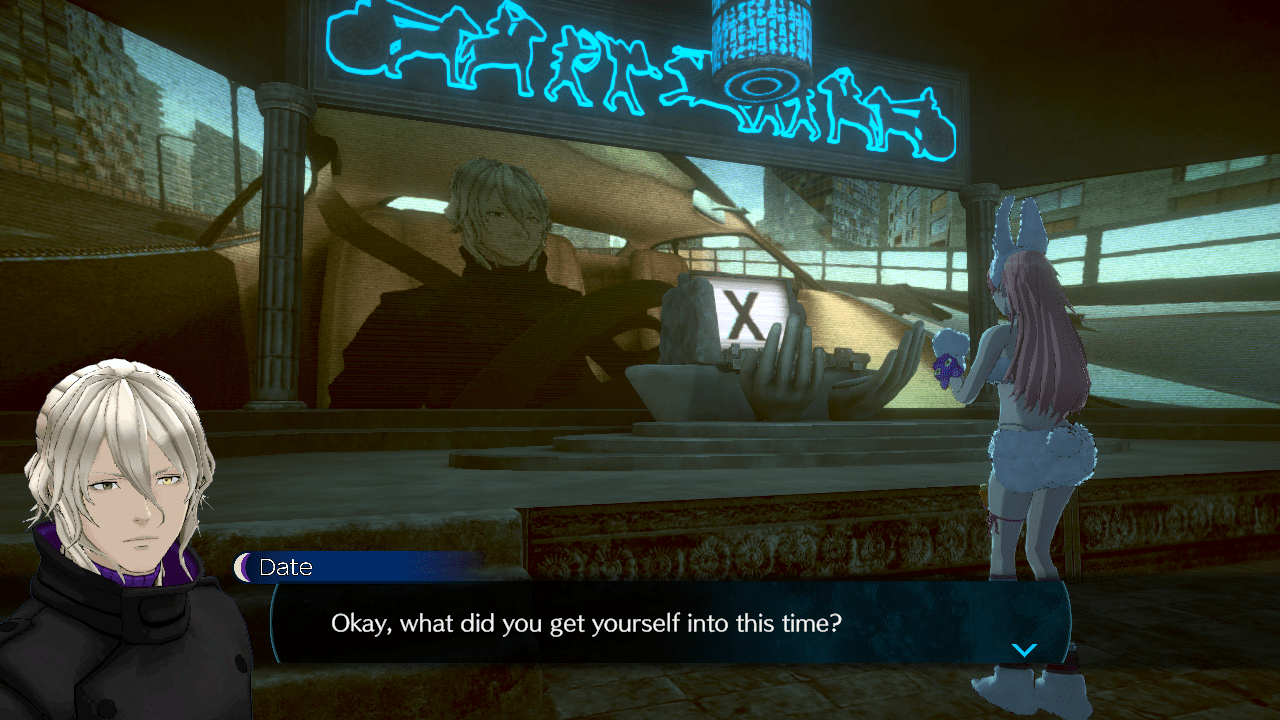This screenshot has height=720, width=1280.
Task: Select the Date nameplate tab
Action: 286,568
